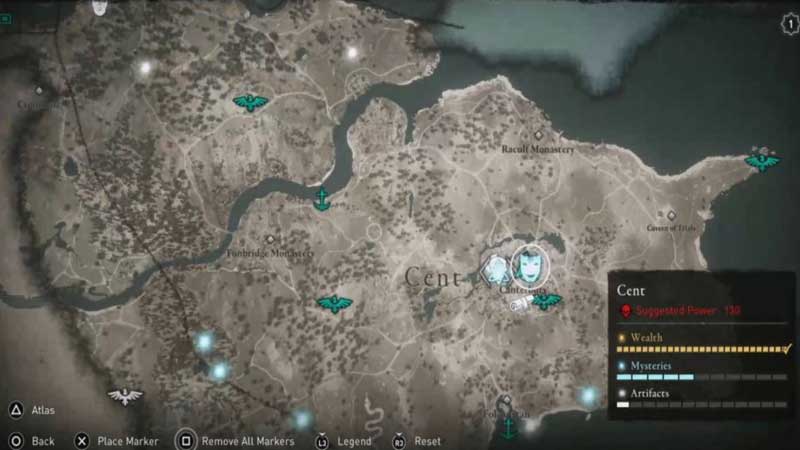Select the Fonbridge Monastery map marker
800x450 pixels.
click(x=270, y=239)
